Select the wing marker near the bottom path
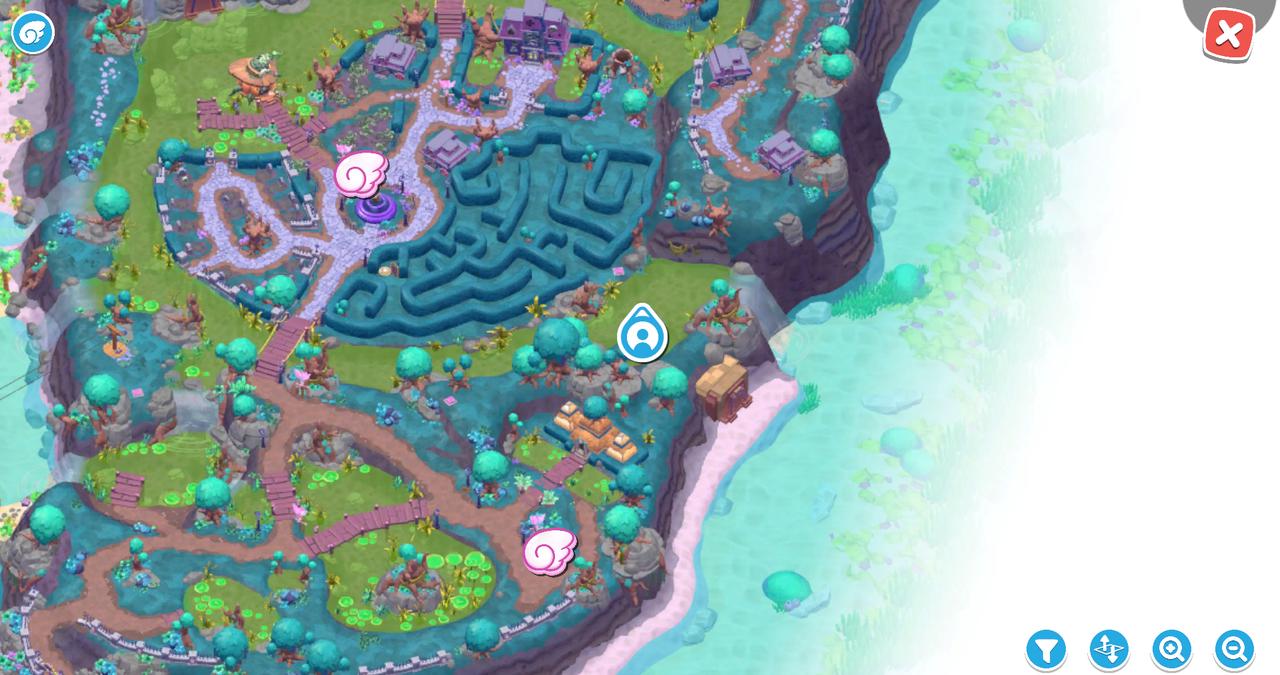Screen dimensions: 1280x675 pyautogui.click(x=549, y=551)
